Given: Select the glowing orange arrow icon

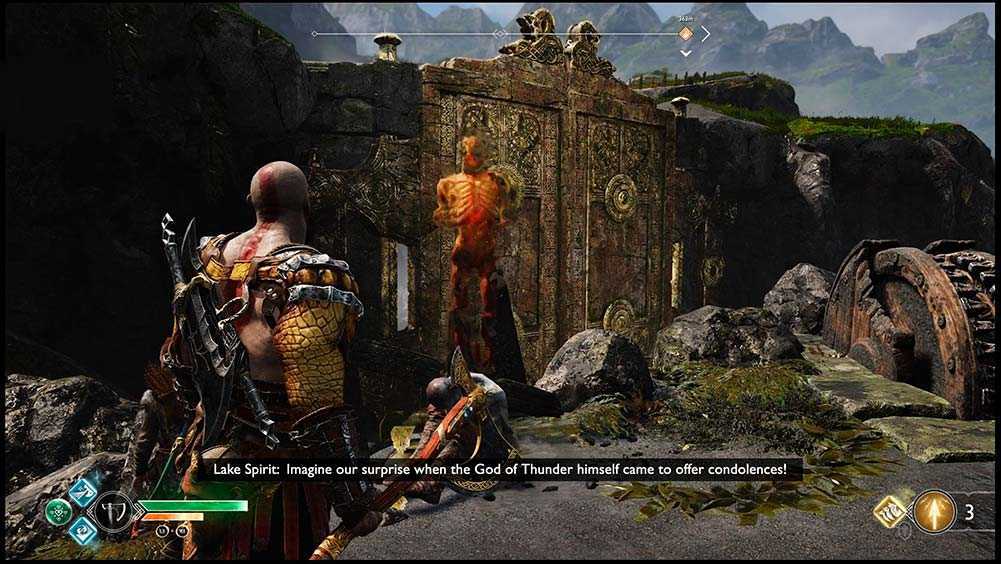Looking at the screenshot, I should click(934, 511).
